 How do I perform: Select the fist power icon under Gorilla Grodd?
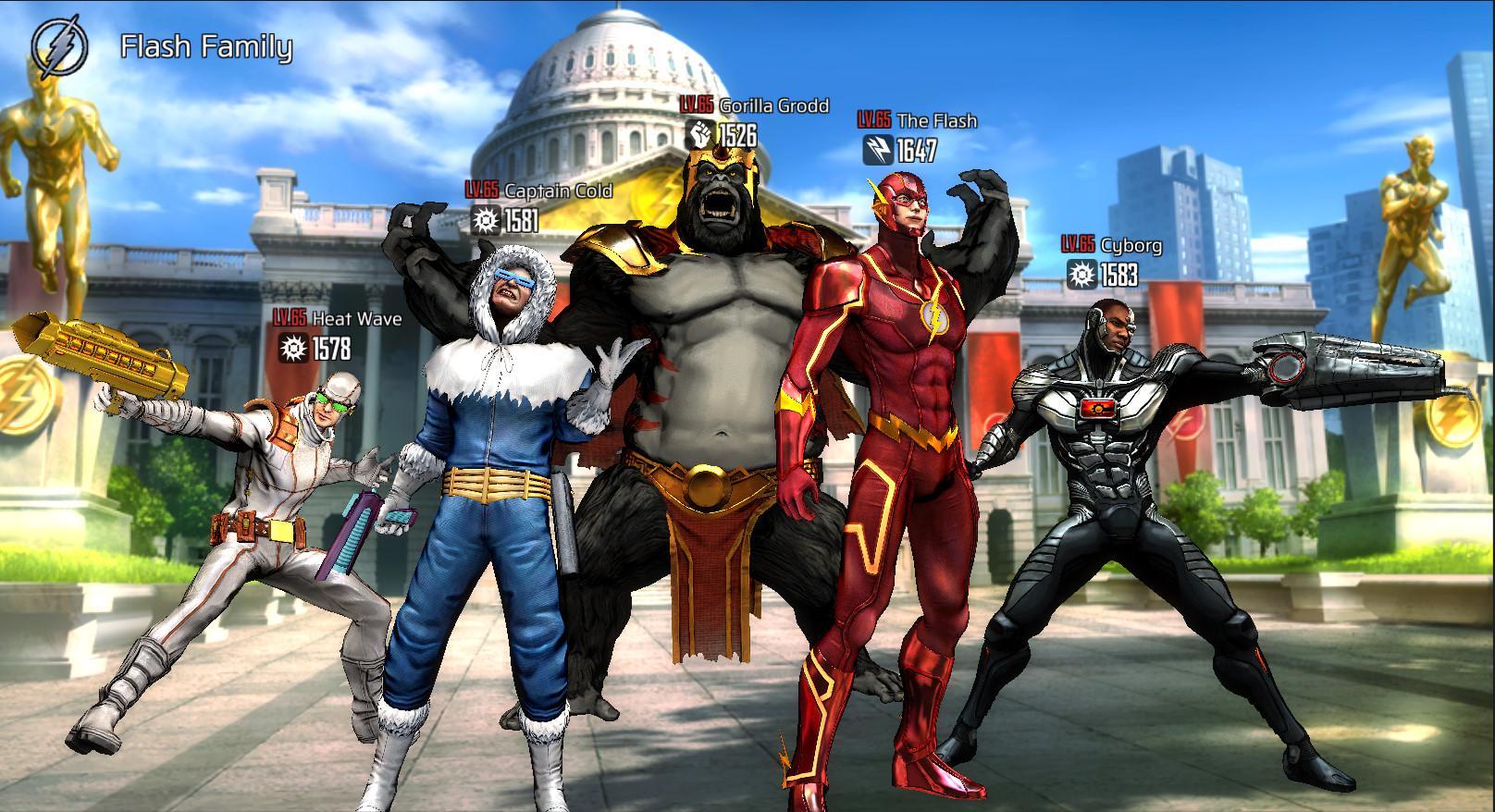click(x=700, y=134)
